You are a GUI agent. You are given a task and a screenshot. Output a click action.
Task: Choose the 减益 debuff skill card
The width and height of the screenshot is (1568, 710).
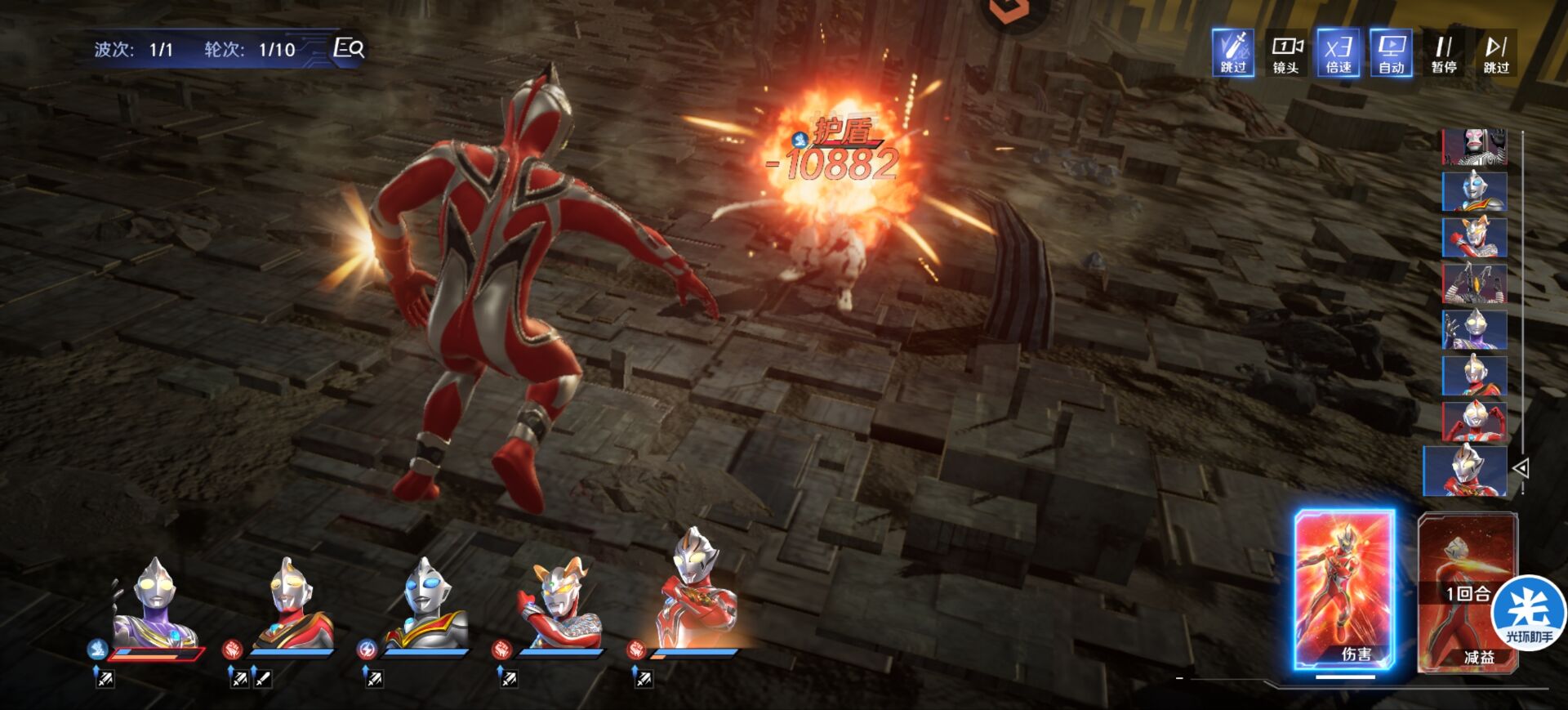1467,592
